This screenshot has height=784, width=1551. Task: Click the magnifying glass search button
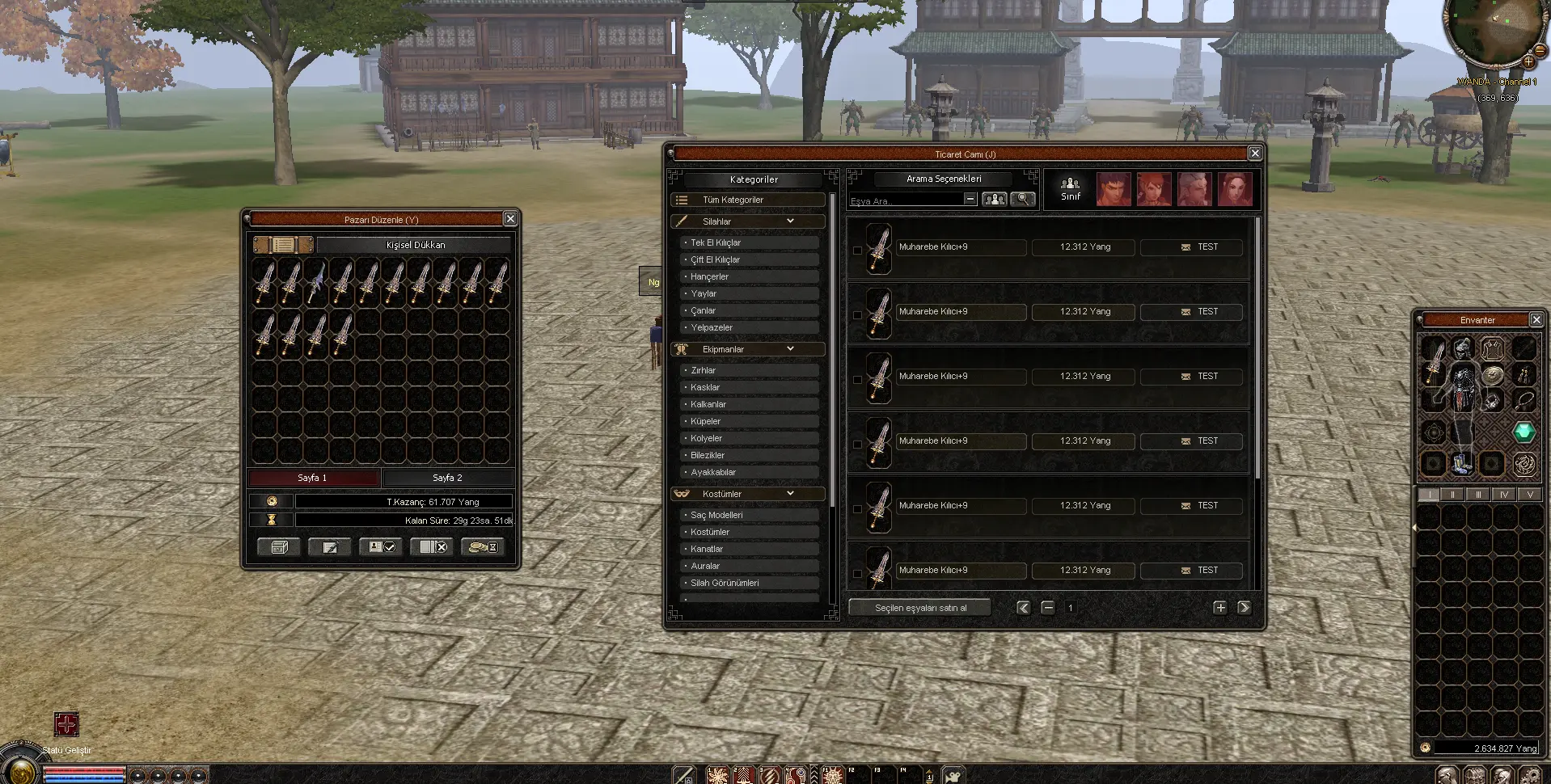pyautogui.click(x=1022, y=199)
